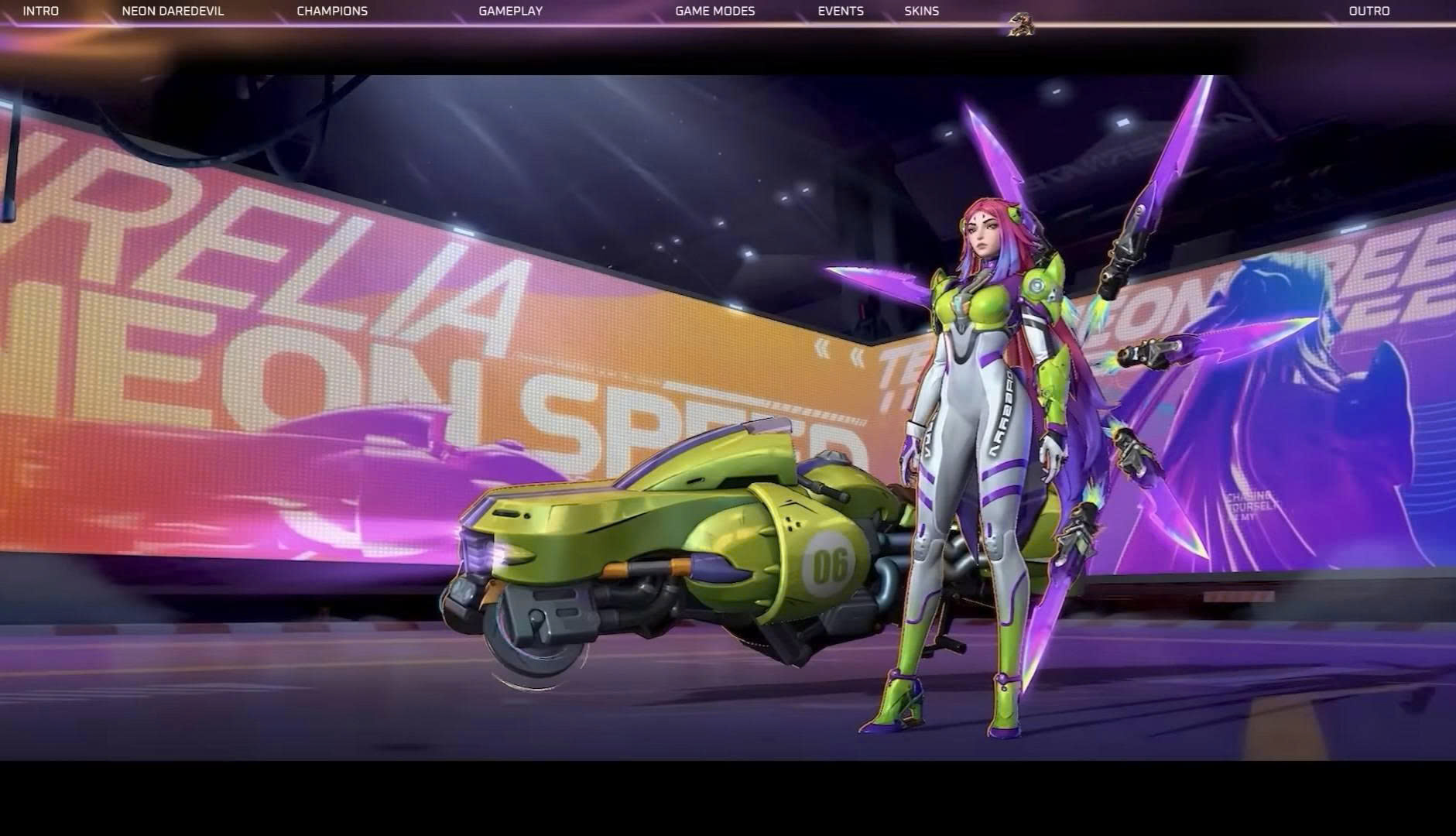Jump to the INTRO chapter

coord(40,11)
